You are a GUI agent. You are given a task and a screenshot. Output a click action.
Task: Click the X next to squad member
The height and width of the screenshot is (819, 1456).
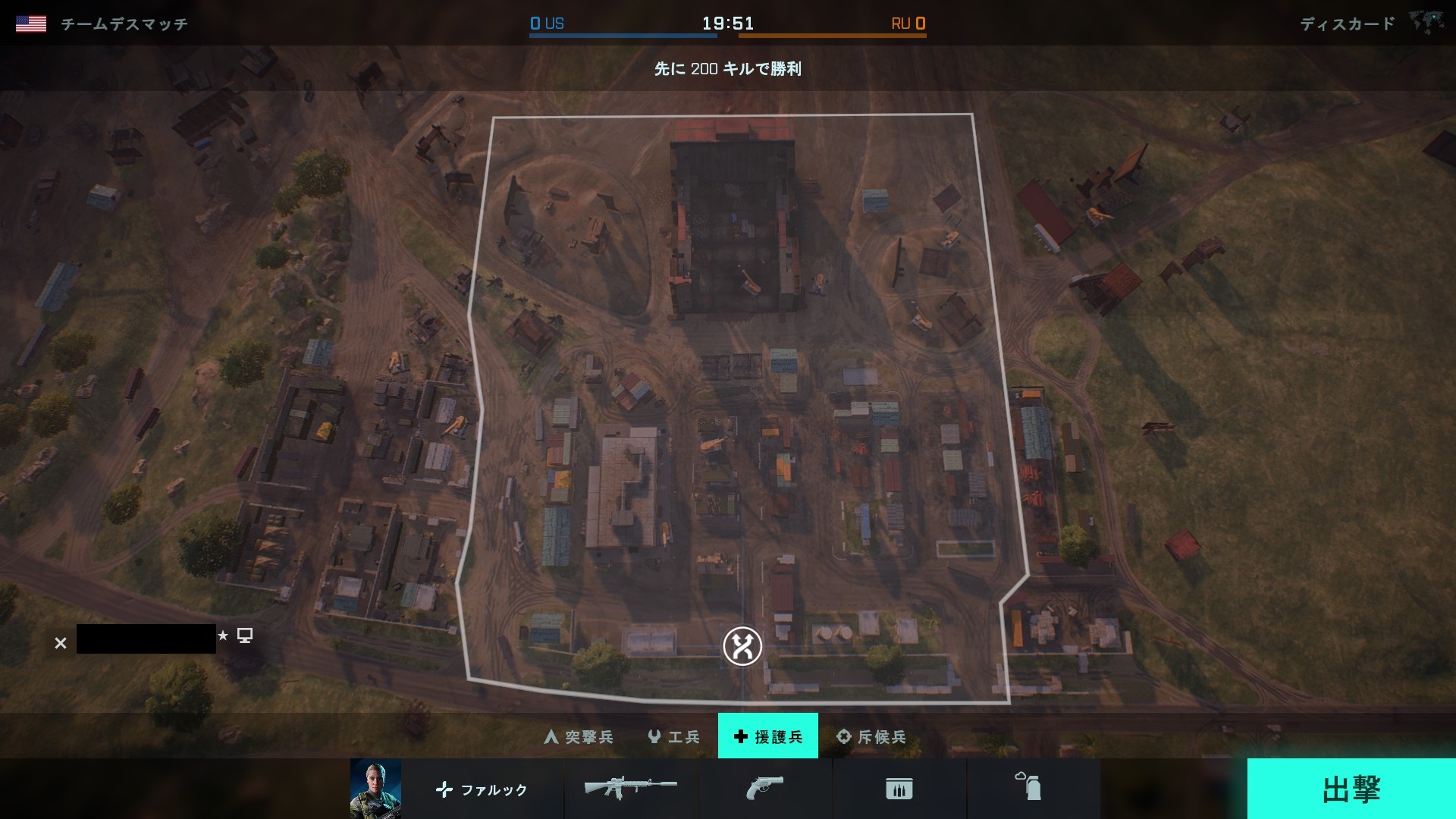coord(61,643)
